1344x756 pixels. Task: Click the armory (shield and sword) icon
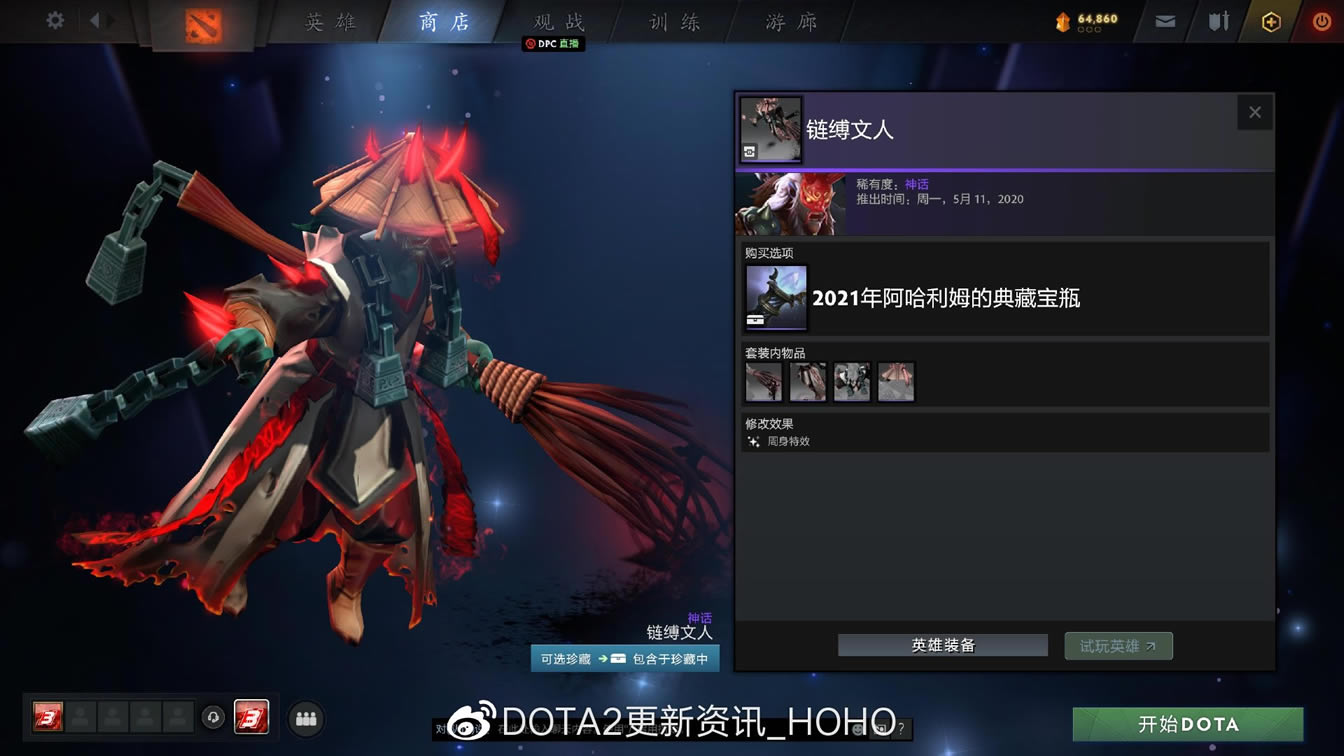pos(1218,19)
